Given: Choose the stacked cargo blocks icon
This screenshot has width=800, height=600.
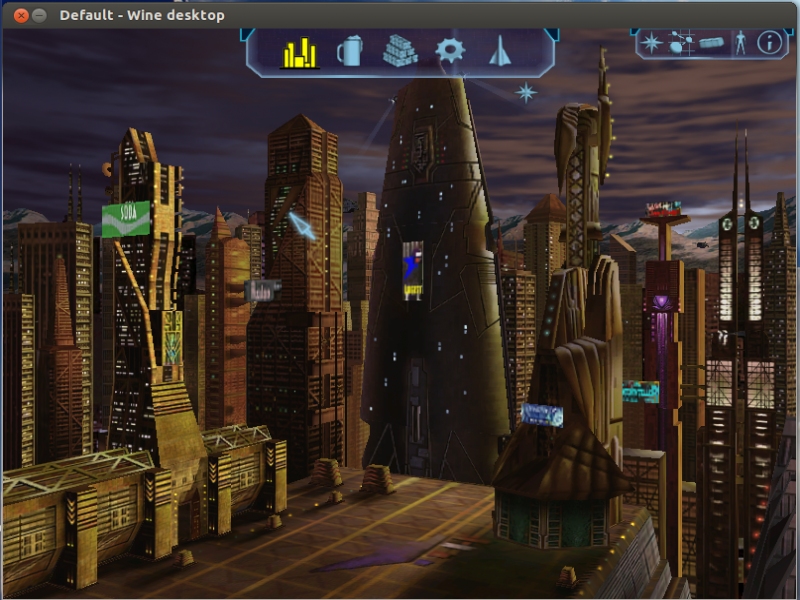Looking at the screenshot, I should click(400, 51).
